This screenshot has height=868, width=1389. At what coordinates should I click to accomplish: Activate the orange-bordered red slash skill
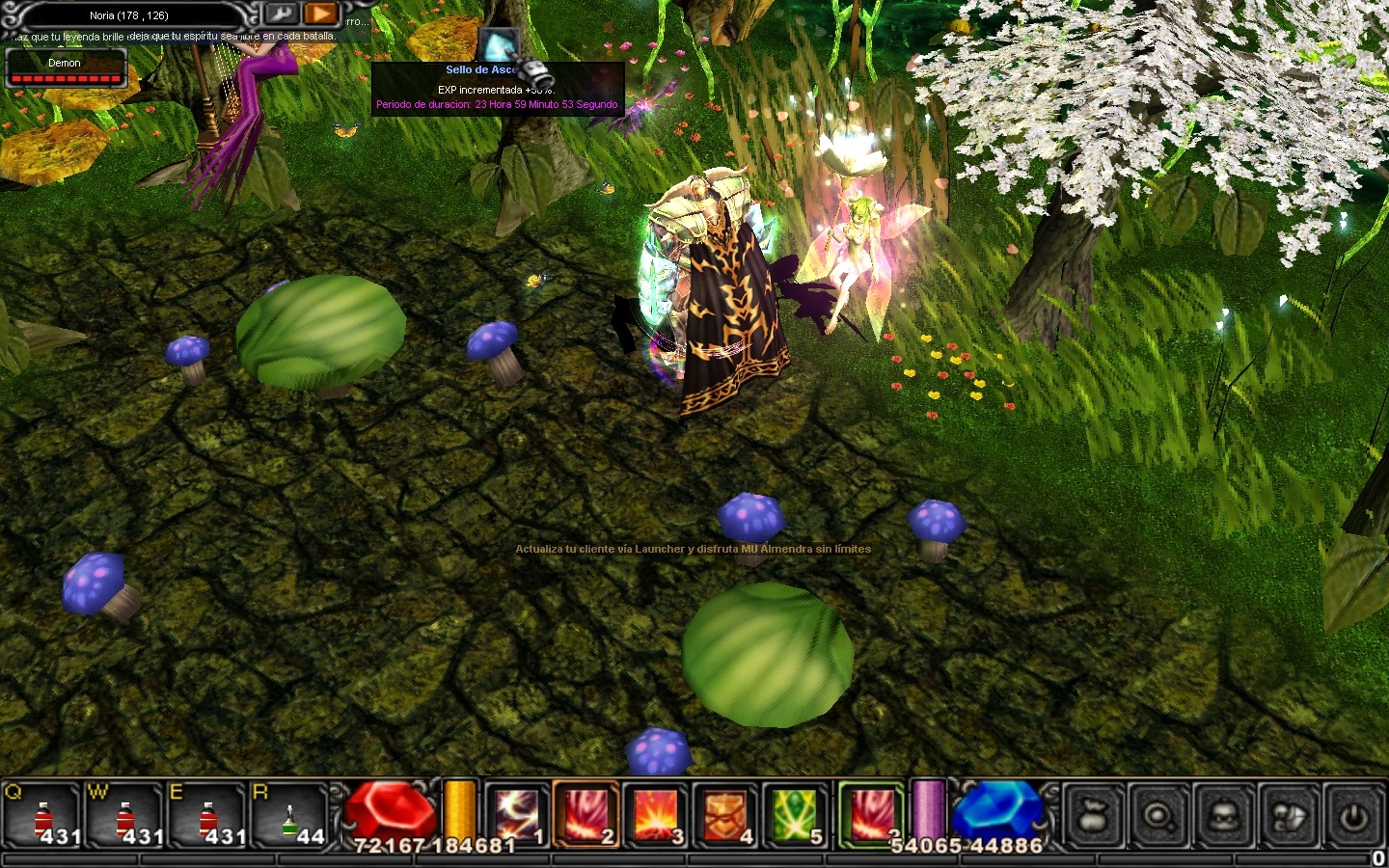click(586, 815)
